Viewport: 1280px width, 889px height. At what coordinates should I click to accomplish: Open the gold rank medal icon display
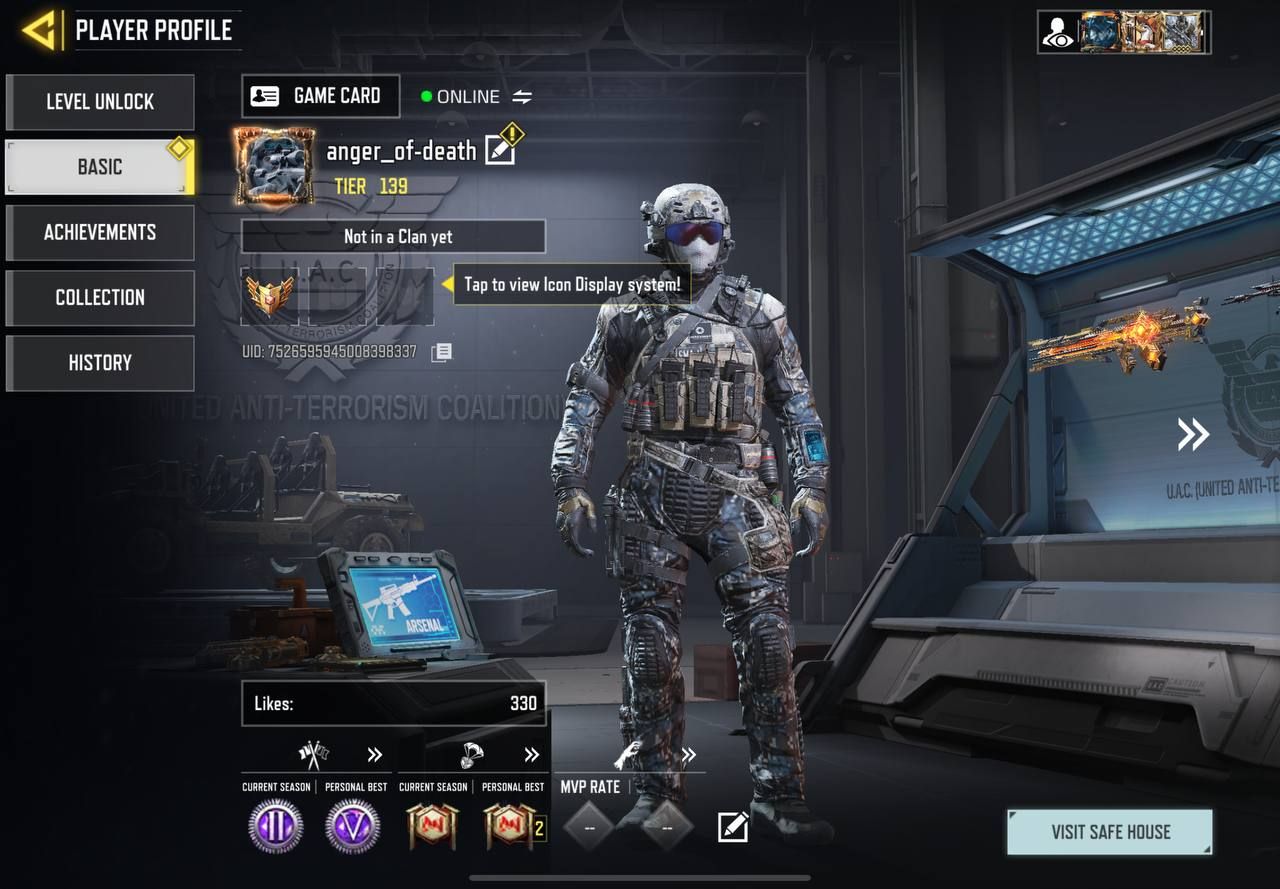point(269,295)
